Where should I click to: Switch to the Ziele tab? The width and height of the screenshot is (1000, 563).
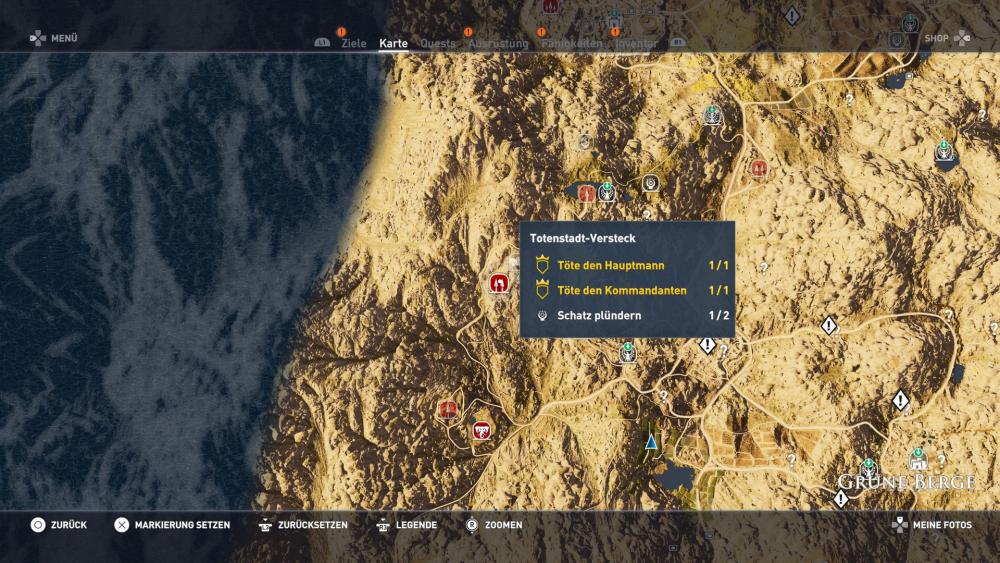pyautogui.click(x=354, y=44)
